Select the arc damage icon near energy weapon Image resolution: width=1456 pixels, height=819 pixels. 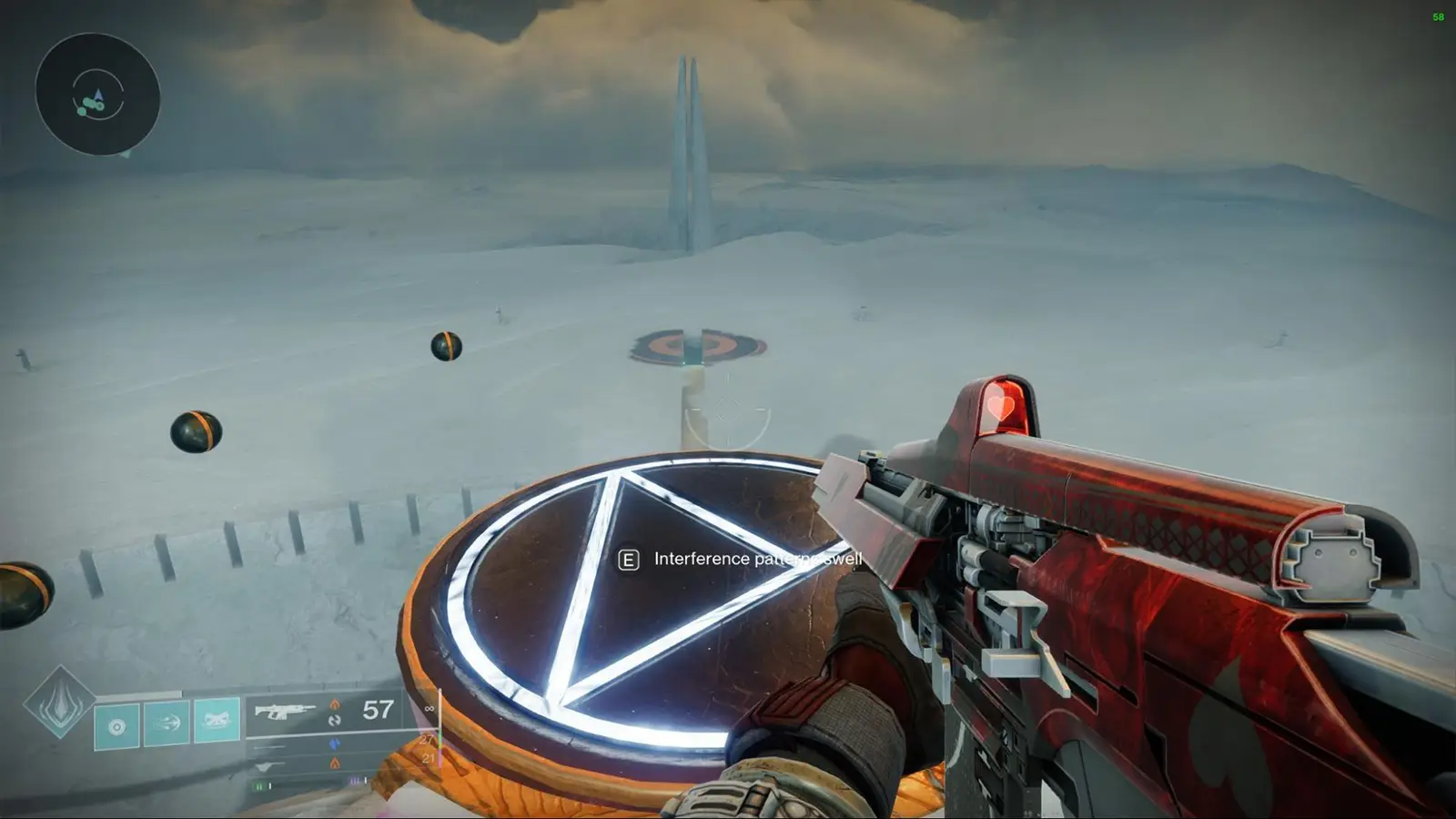(336, 743)
